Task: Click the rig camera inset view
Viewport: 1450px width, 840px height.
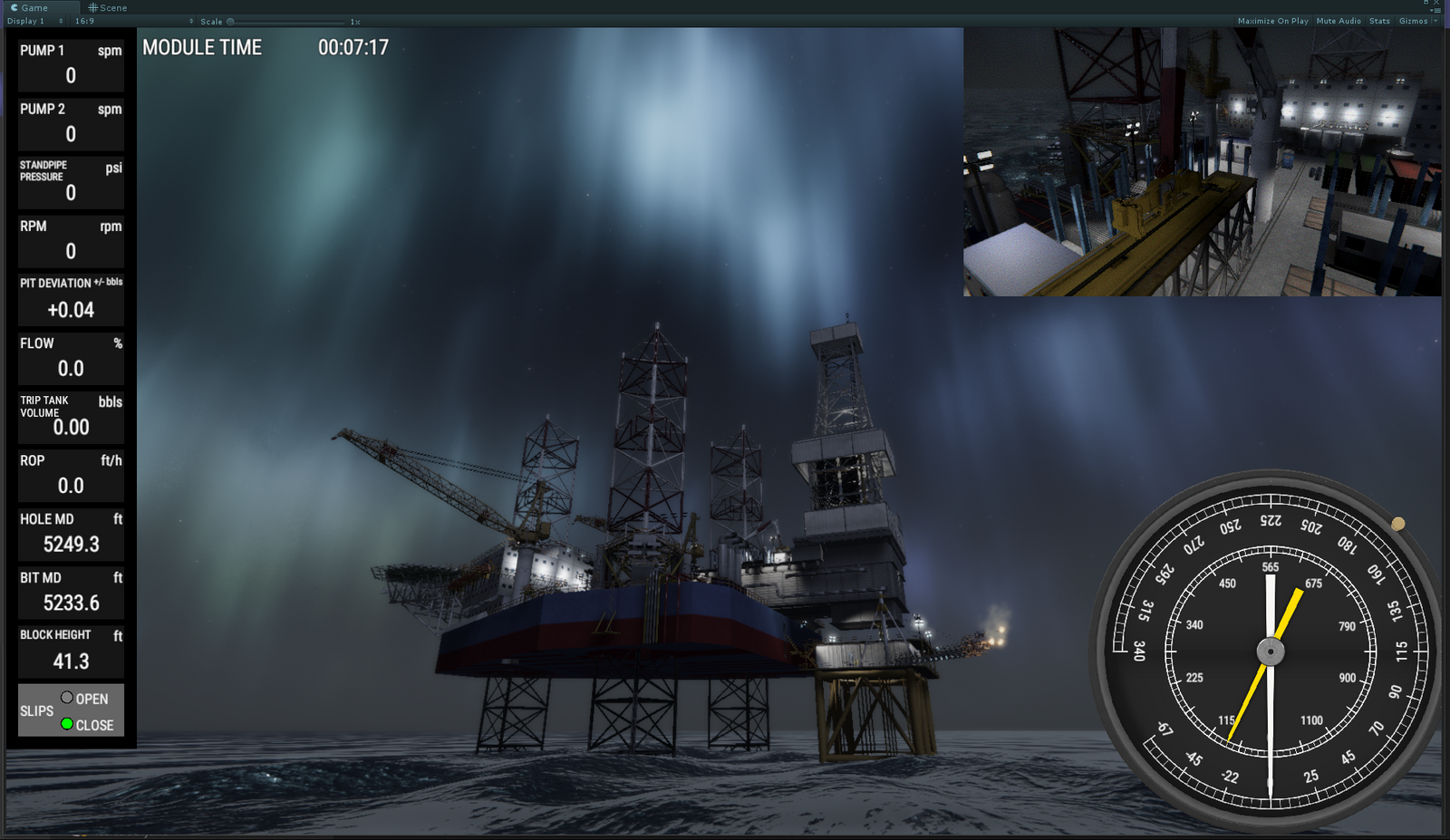Action: point(1201,163)
